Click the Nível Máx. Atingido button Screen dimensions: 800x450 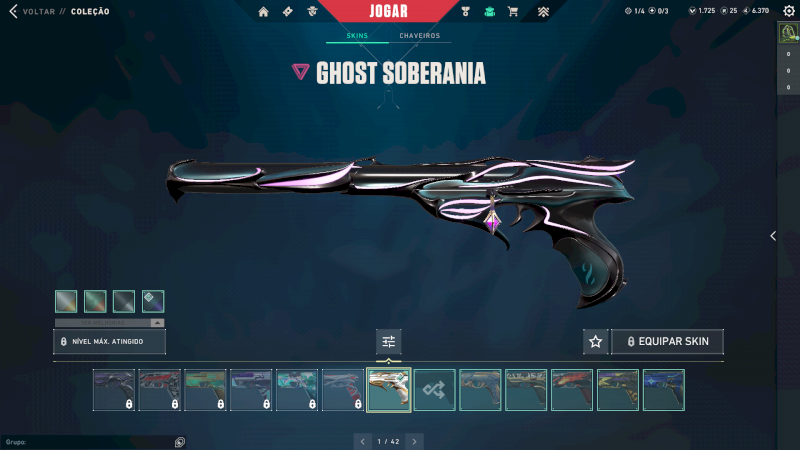click(109, 342)
